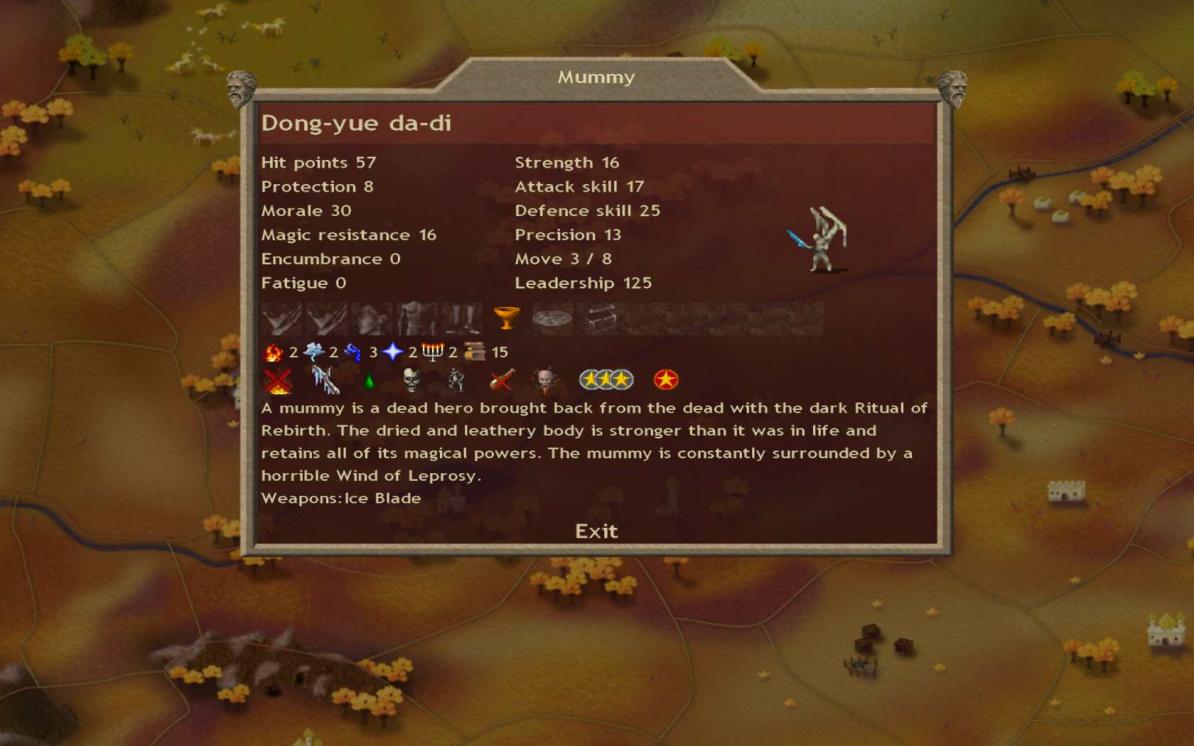Click the research books icon

[474, 352]
